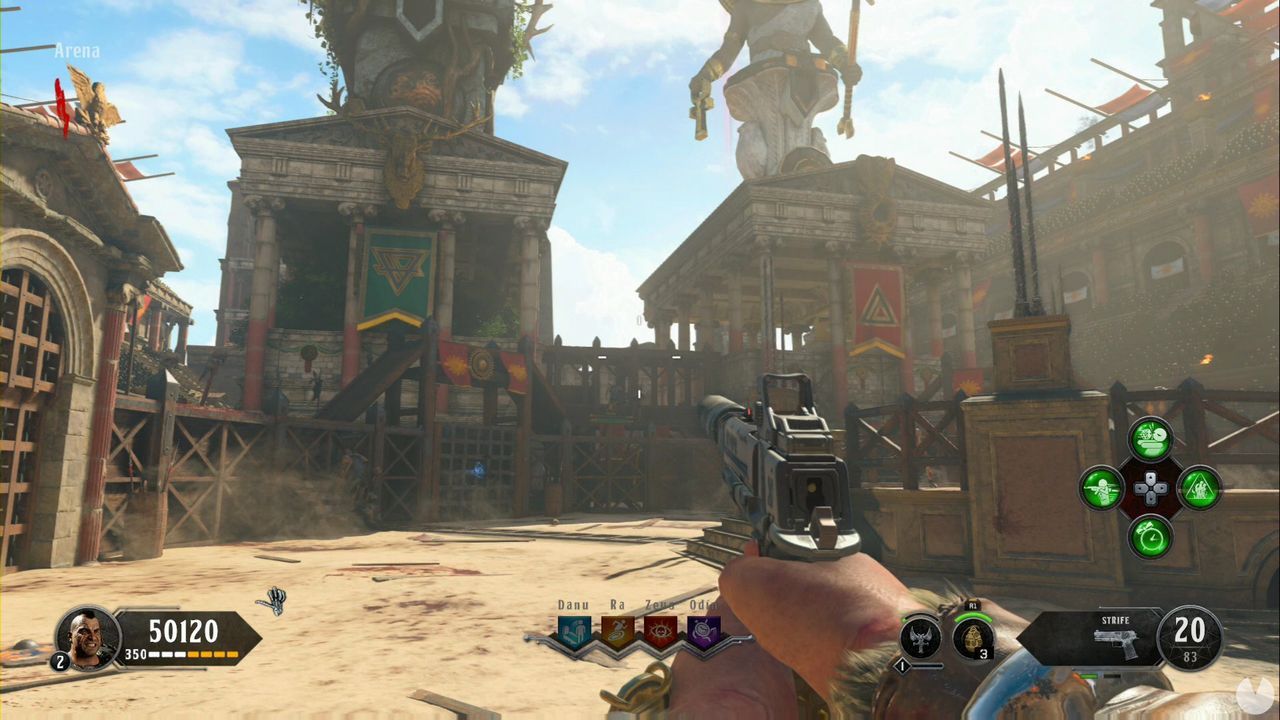Screen dimensions: 1280x720
Task: Activate the soldier elixir on the left
Action: (1103, 489)
